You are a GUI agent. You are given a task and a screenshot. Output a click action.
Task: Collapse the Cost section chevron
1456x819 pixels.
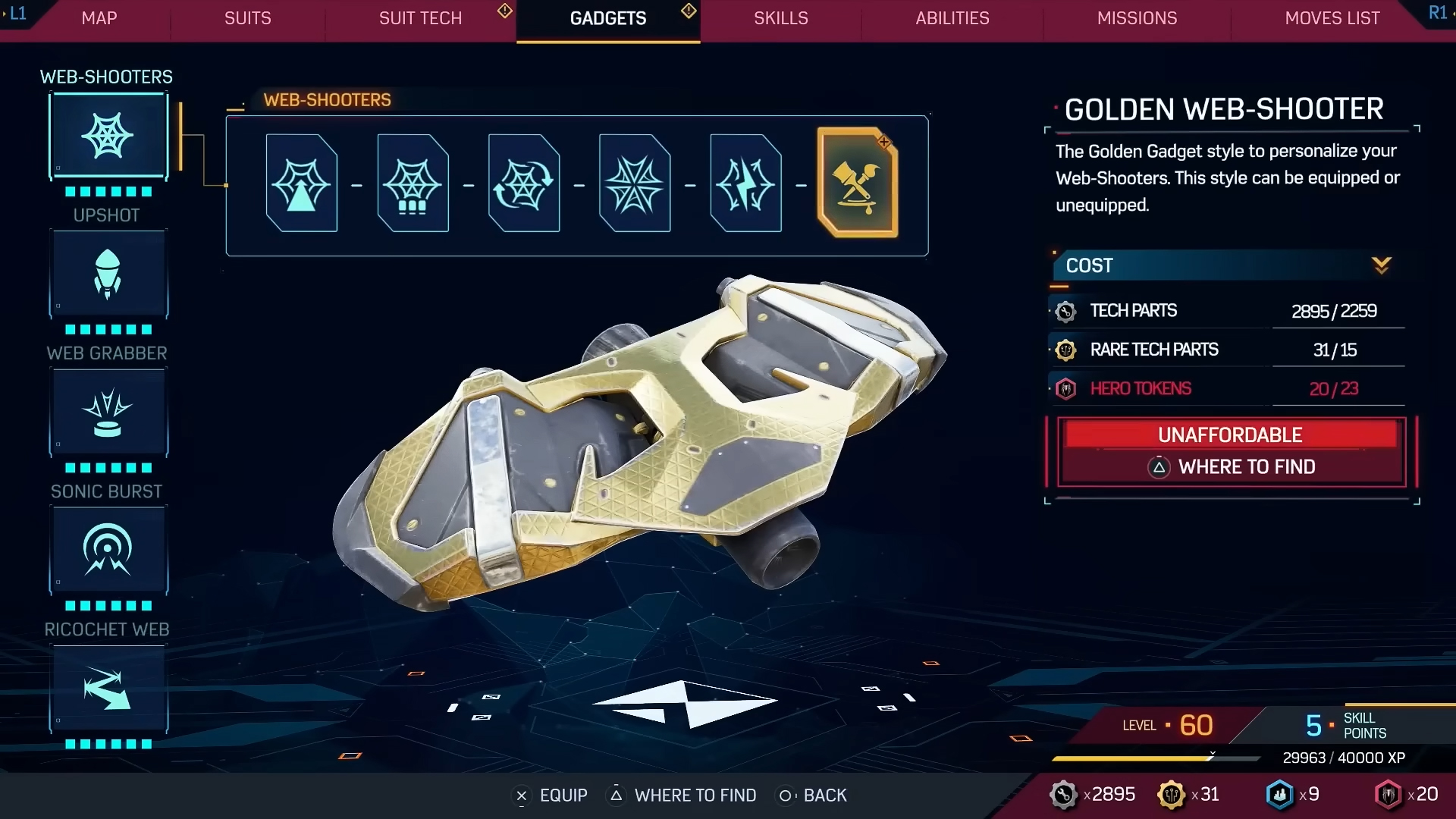point(1381,265)
